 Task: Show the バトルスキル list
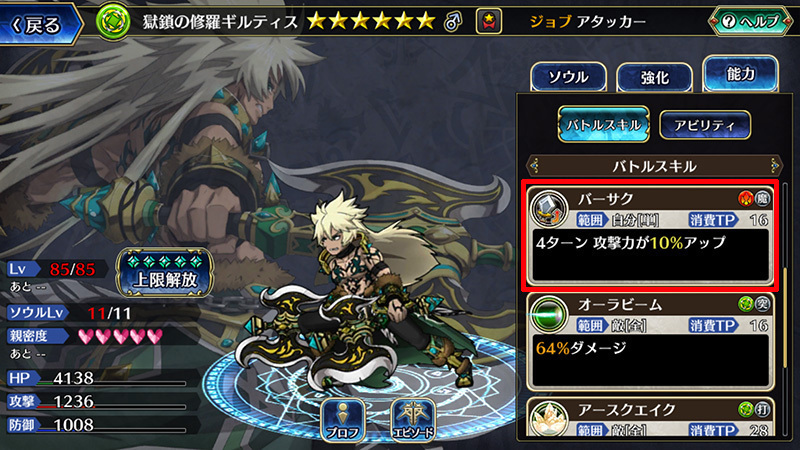(603, 124)
